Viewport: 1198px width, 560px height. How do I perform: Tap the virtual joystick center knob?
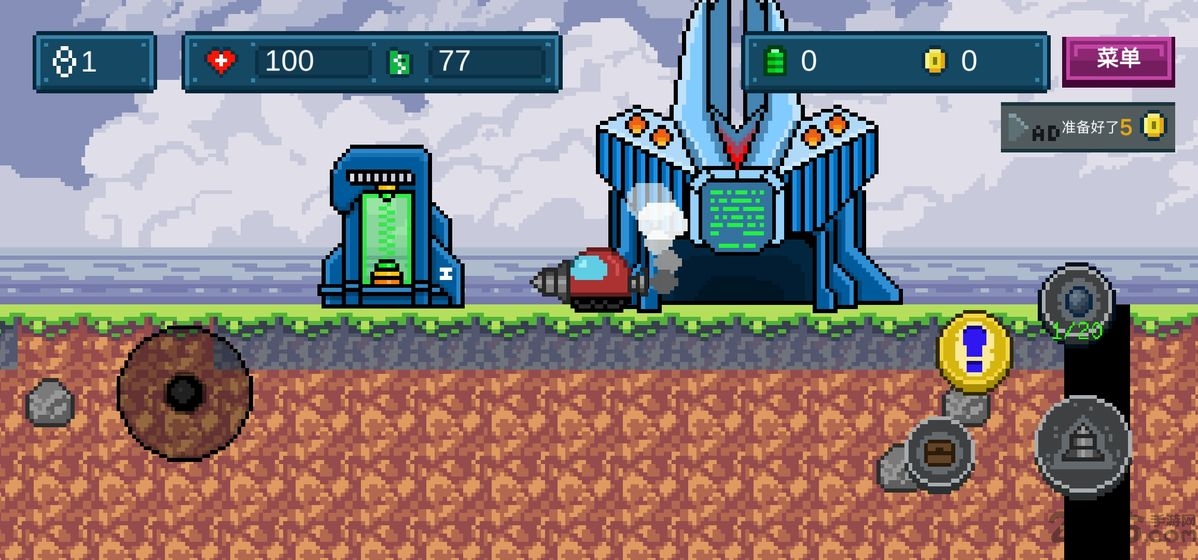coord(184,393)
